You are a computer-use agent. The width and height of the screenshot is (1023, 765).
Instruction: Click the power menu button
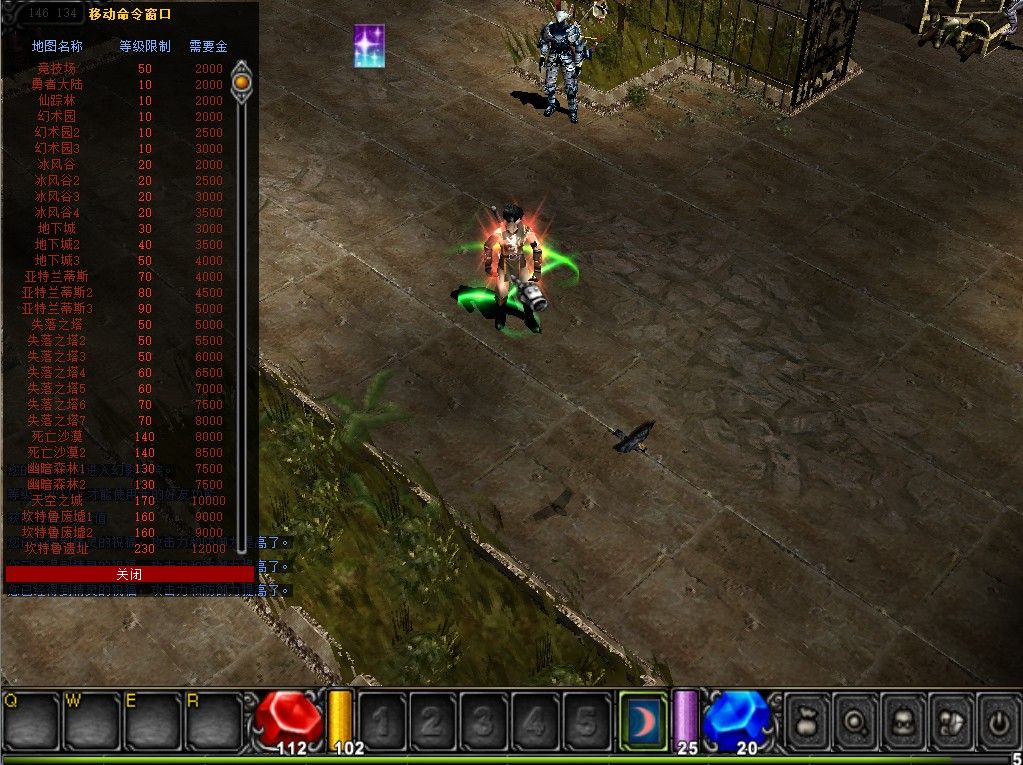coord(998,719)
